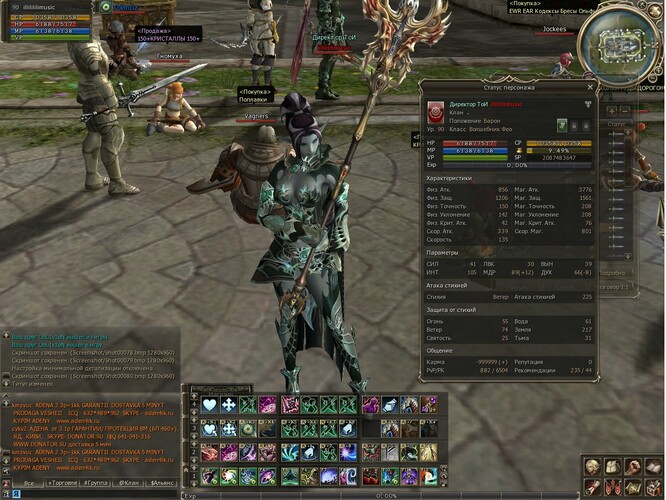This screenshot has width=666, height=500.
Task: Activate the white four-arrow cross skill on top row
Action: (x=229, y=404)
